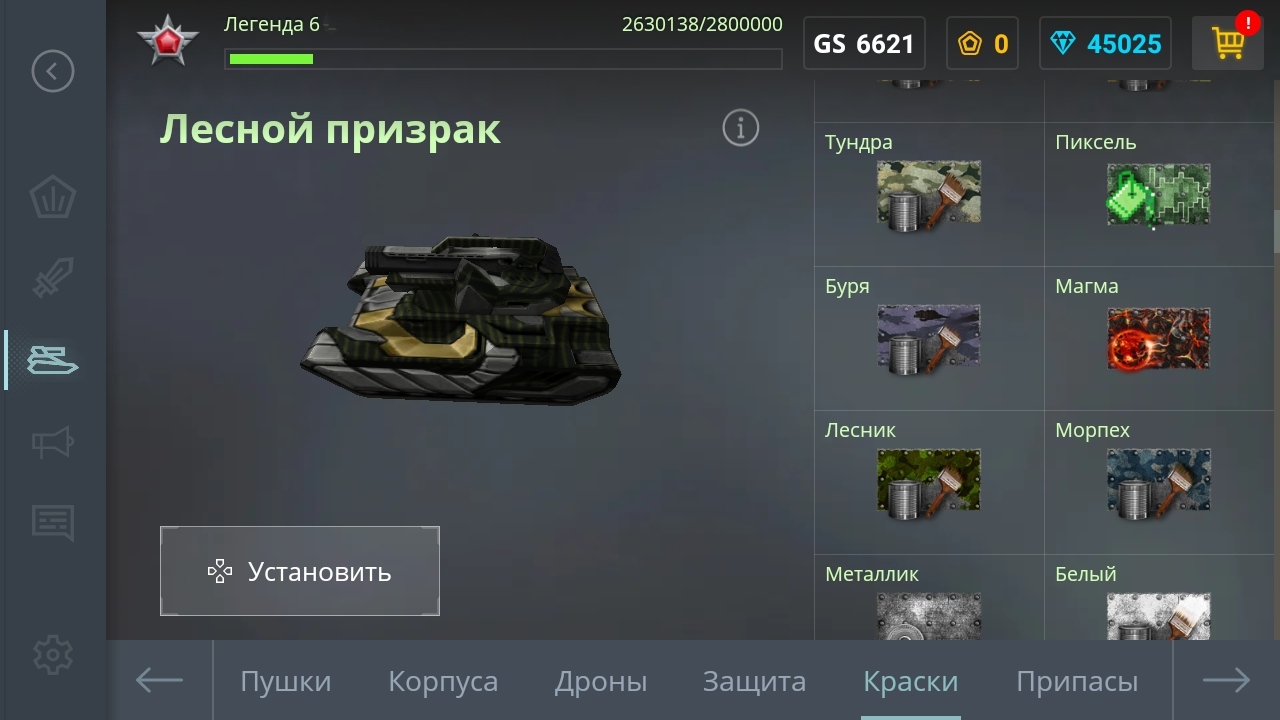Show paint info with the i icon
This screenshot has height=720, width=1280.
741,128
